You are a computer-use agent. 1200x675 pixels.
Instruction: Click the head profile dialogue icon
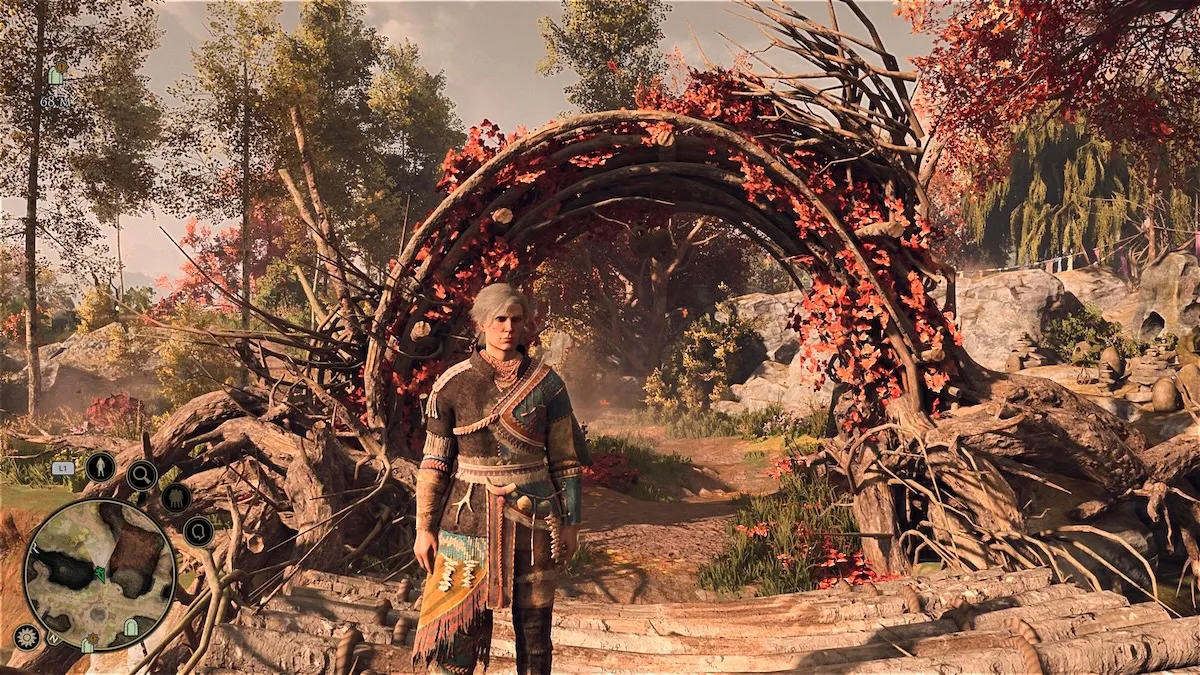pyautogui.click(x=197, y=531)
